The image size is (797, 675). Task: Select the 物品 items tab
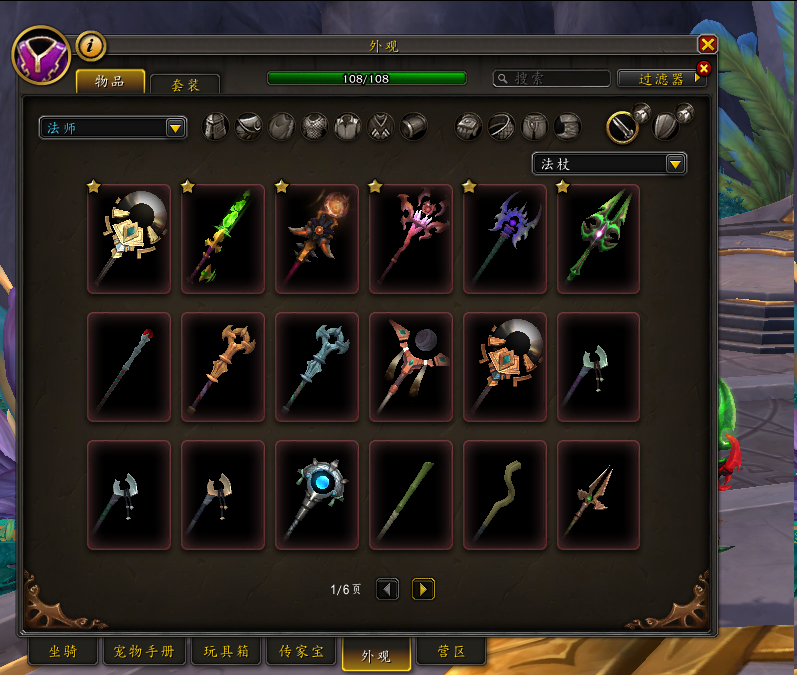tap(110, 81)
